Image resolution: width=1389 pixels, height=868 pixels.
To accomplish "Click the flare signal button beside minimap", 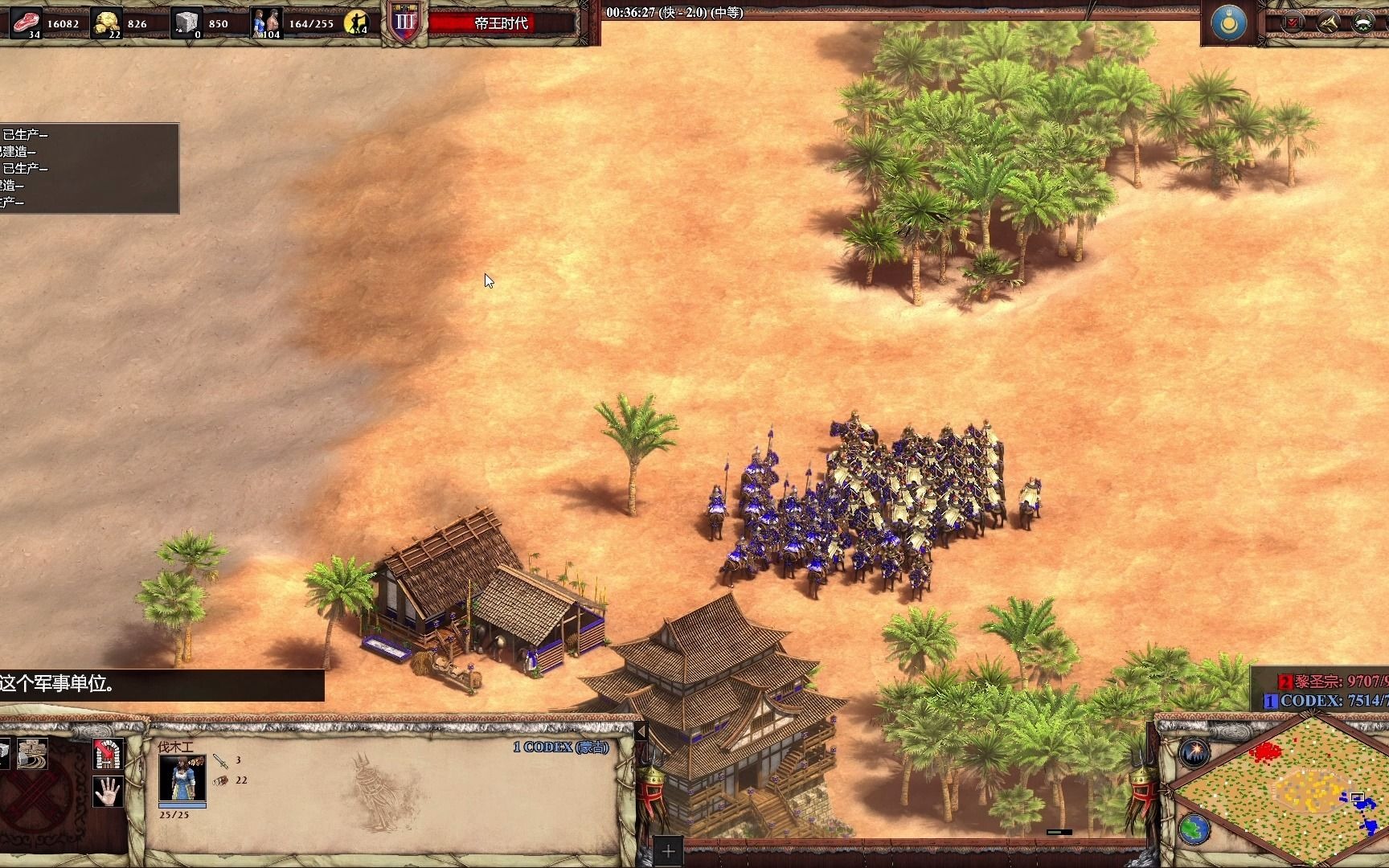I will [1194, 753].
